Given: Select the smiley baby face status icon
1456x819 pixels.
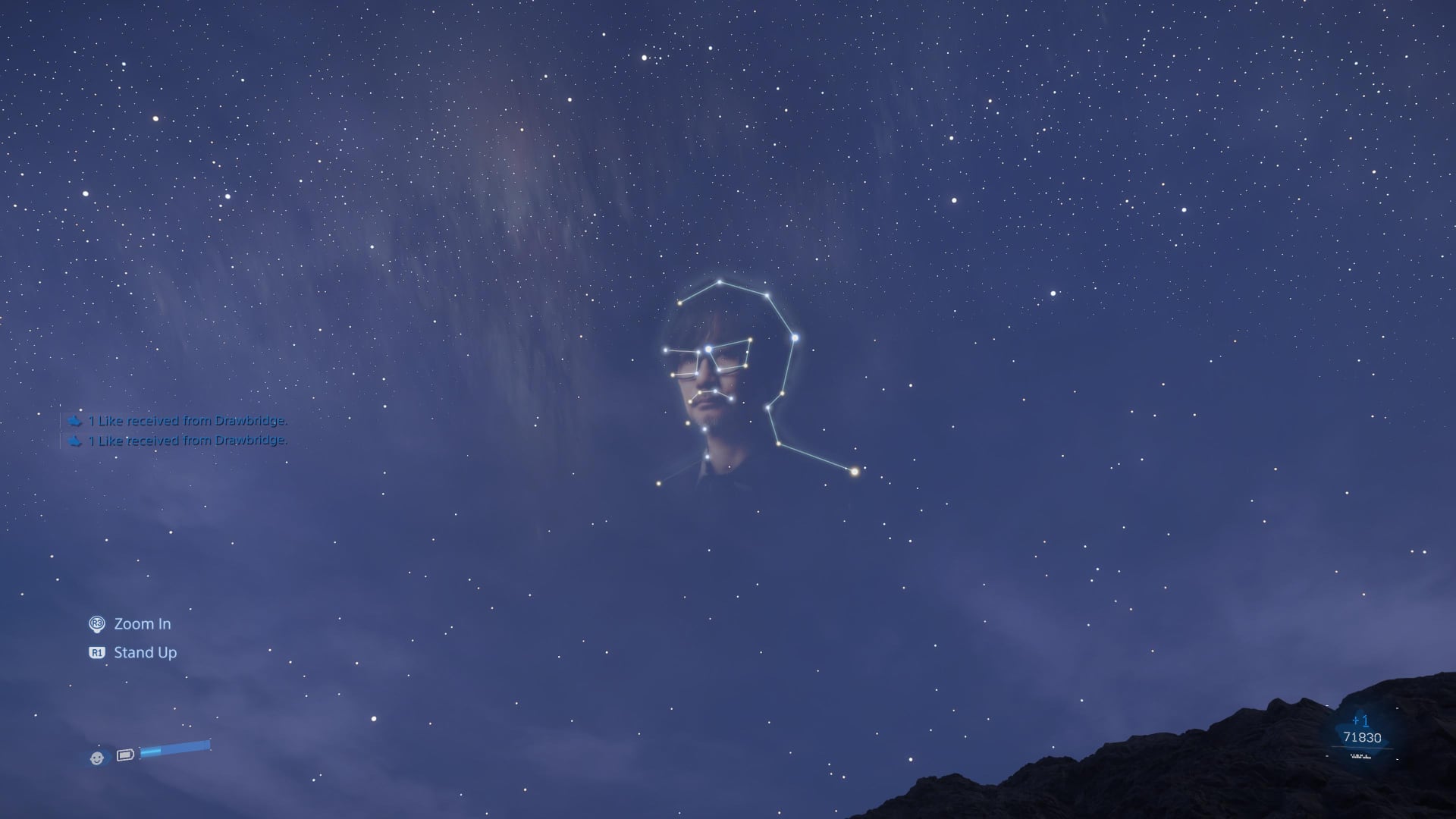Looking at the screenshot, I should click(96, 758).
